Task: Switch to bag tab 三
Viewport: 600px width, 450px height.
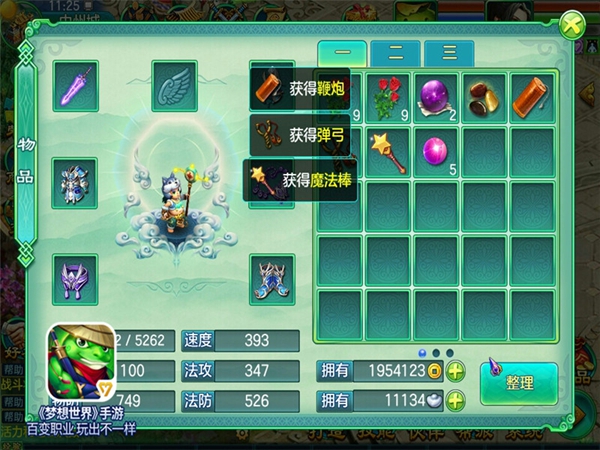Action: pos(448,54)
